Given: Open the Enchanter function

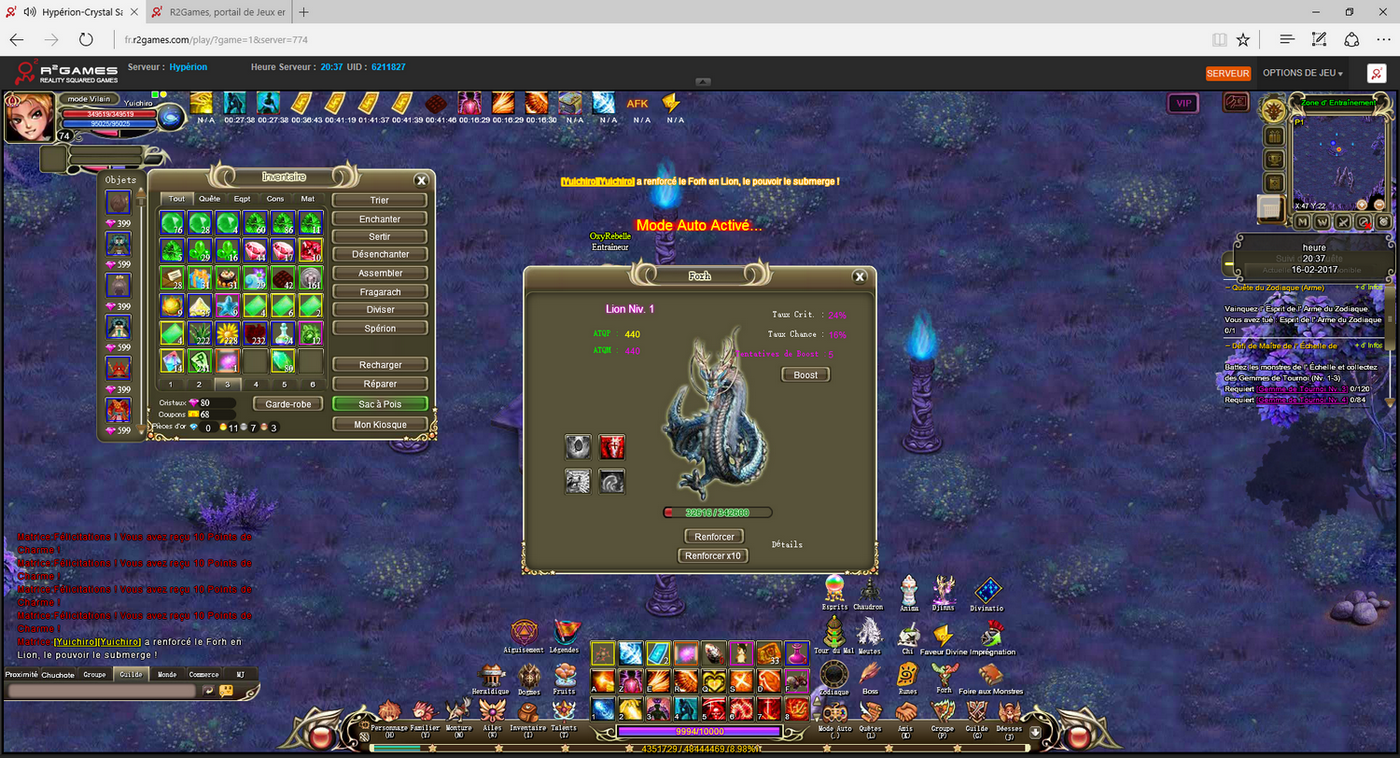Looking at the screenshot, I should pyautogui.click(x=380, y=219).
